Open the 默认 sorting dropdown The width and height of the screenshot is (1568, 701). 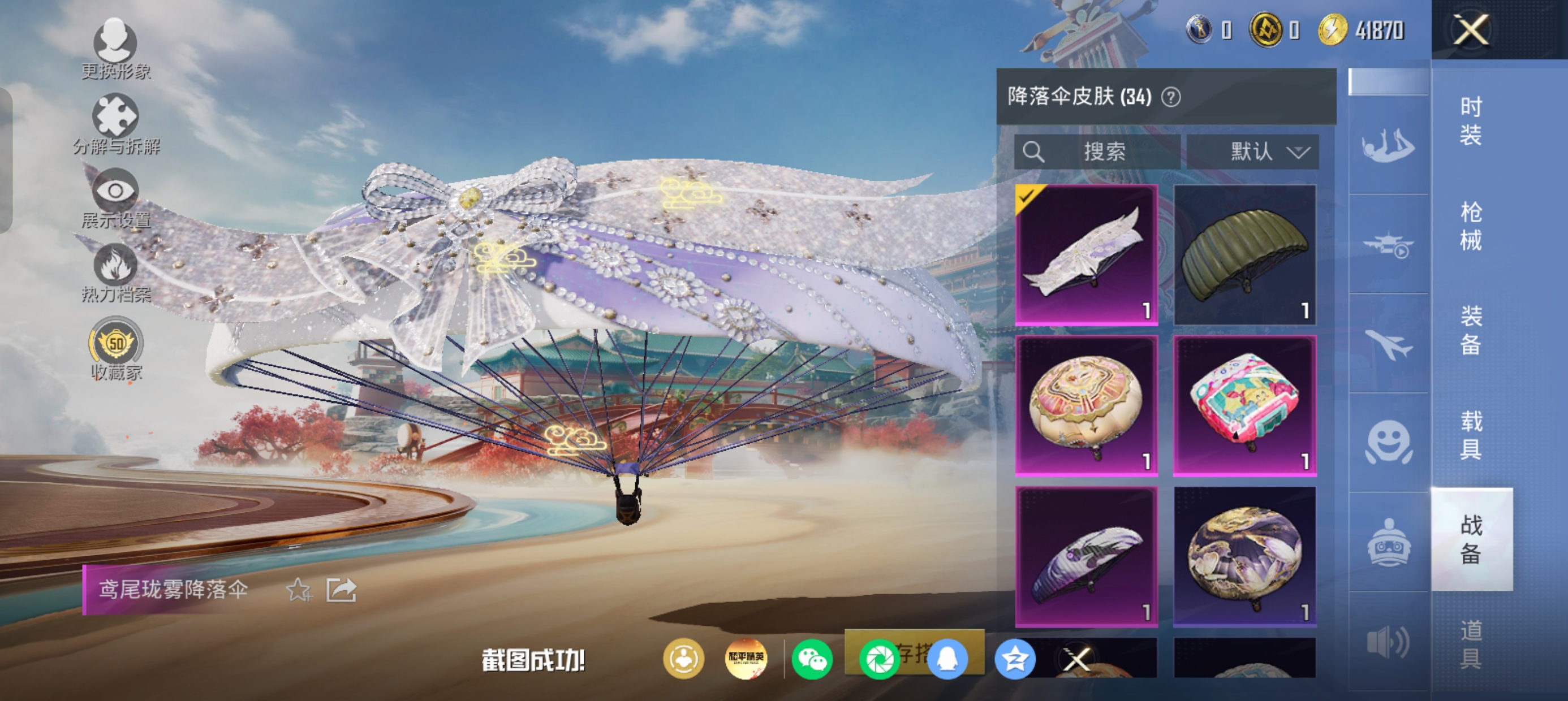1253,152
